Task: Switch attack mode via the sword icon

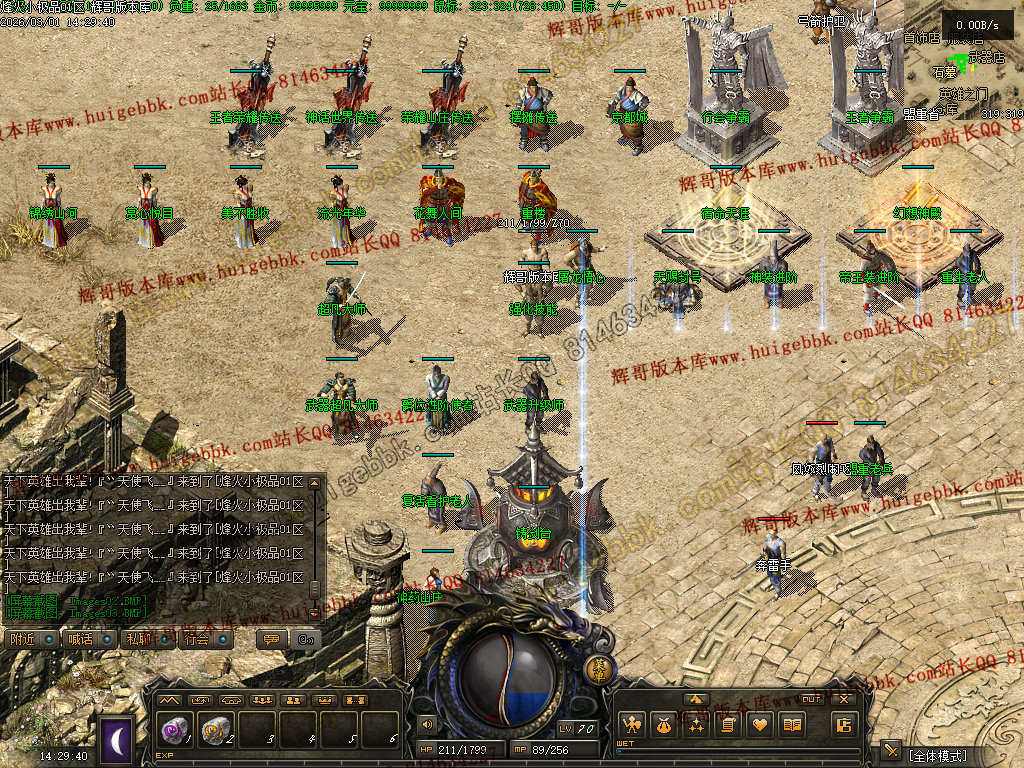Action: pos(891,751)
